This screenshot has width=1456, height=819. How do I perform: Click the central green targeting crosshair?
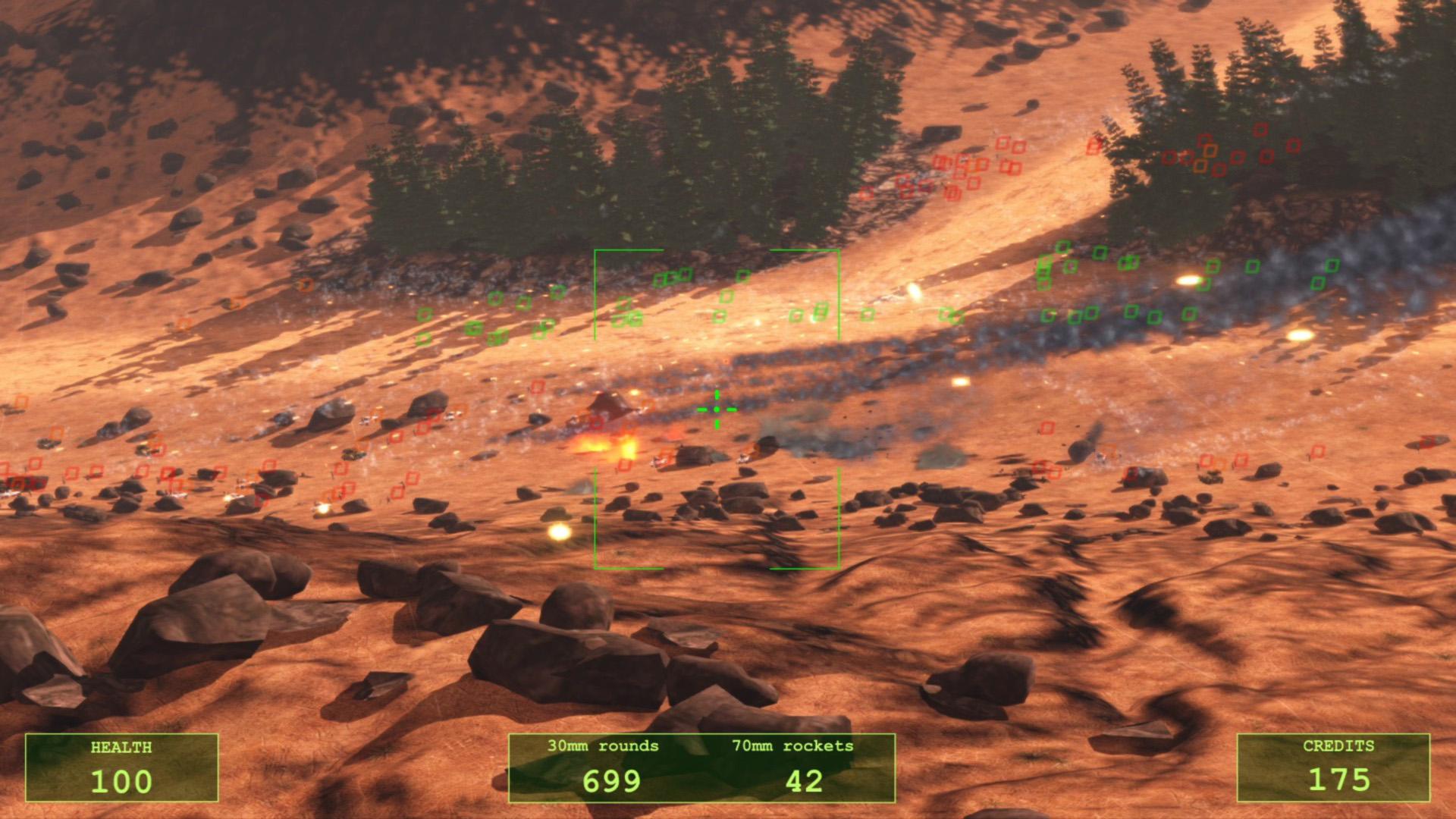pos(716,409)
